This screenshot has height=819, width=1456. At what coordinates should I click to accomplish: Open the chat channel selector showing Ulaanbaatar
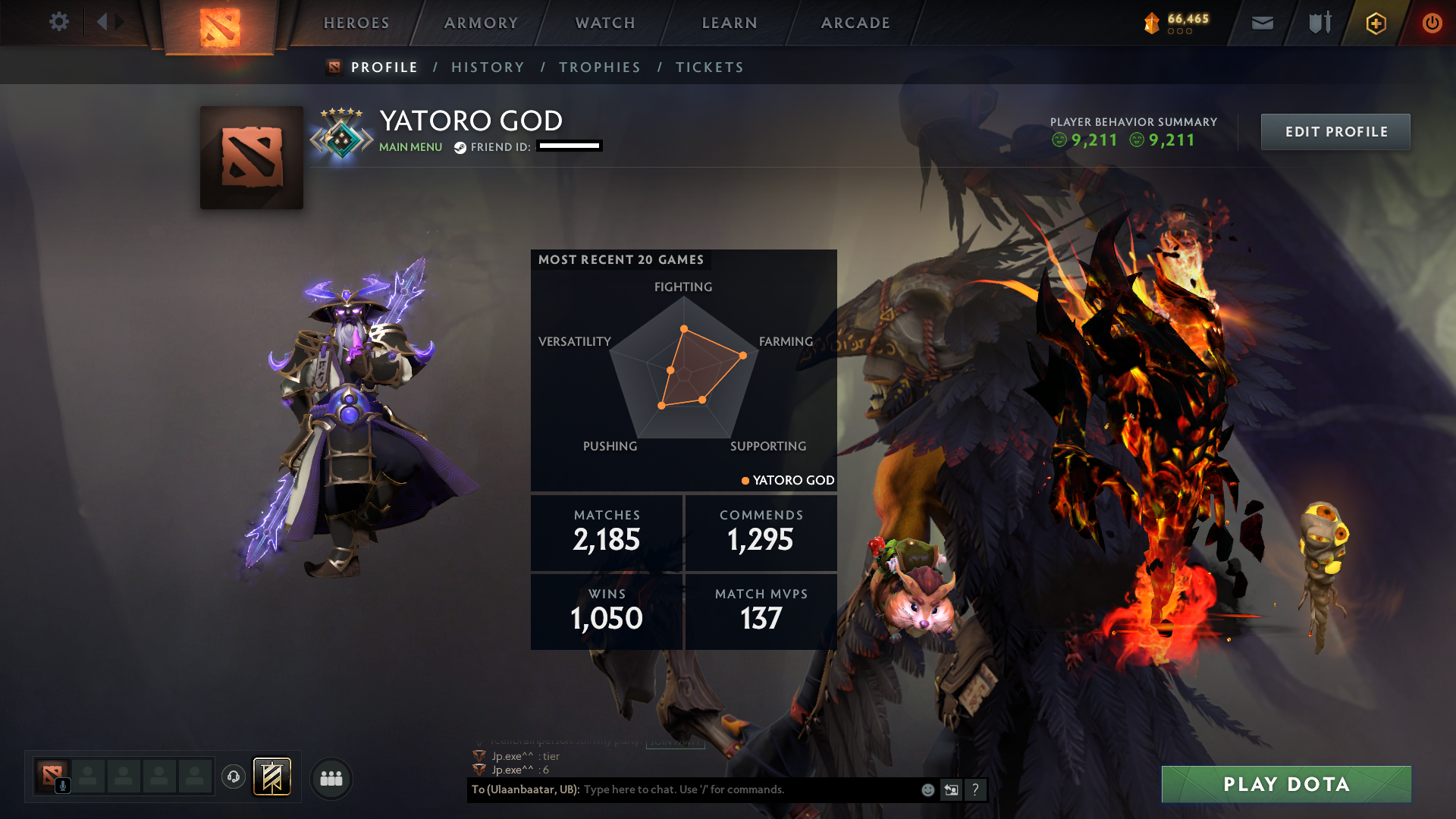pyautogui.click(x=523, y=789)
